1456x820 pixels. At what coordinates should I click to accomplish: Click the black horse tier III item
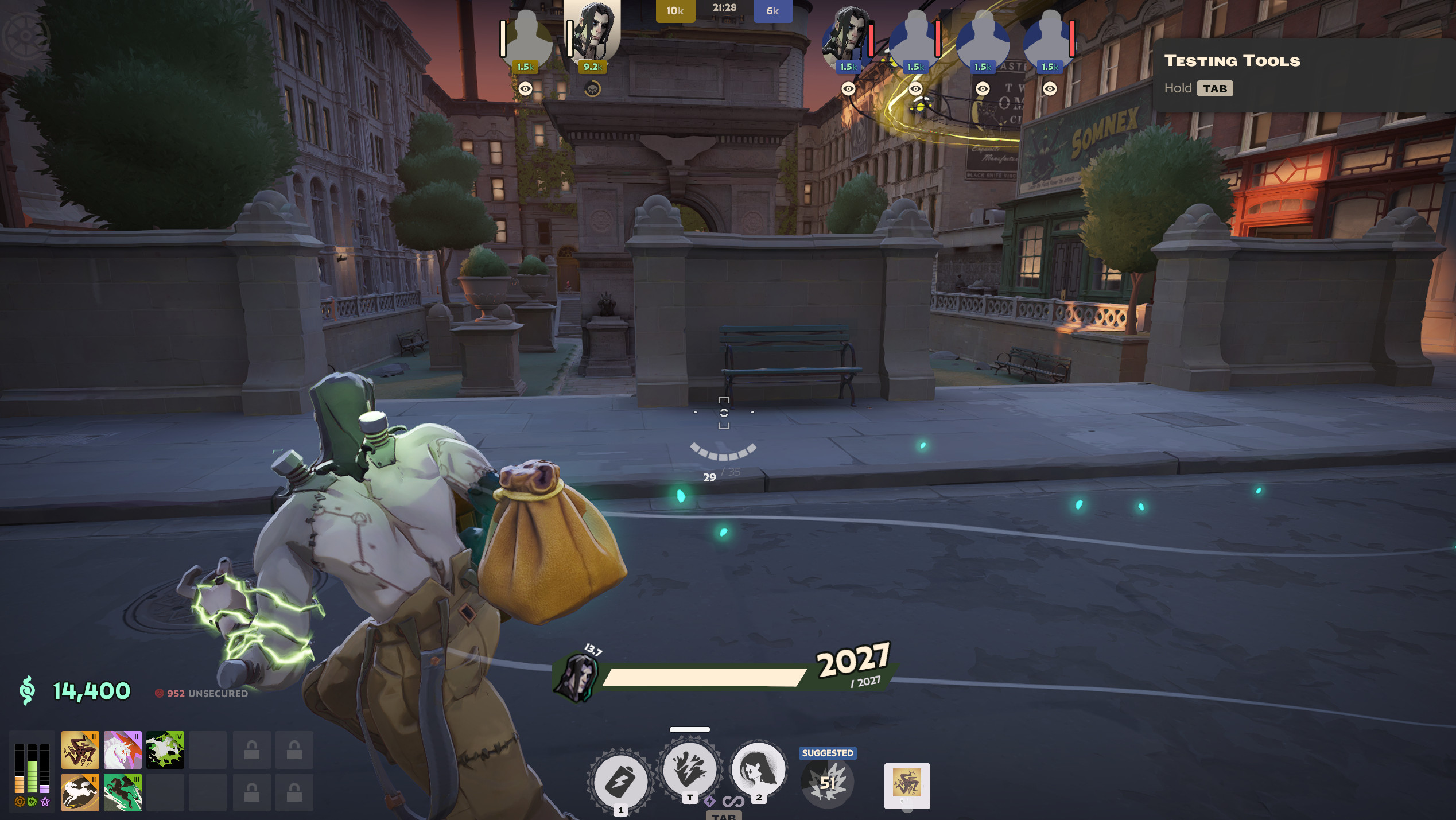coord(123,792)
